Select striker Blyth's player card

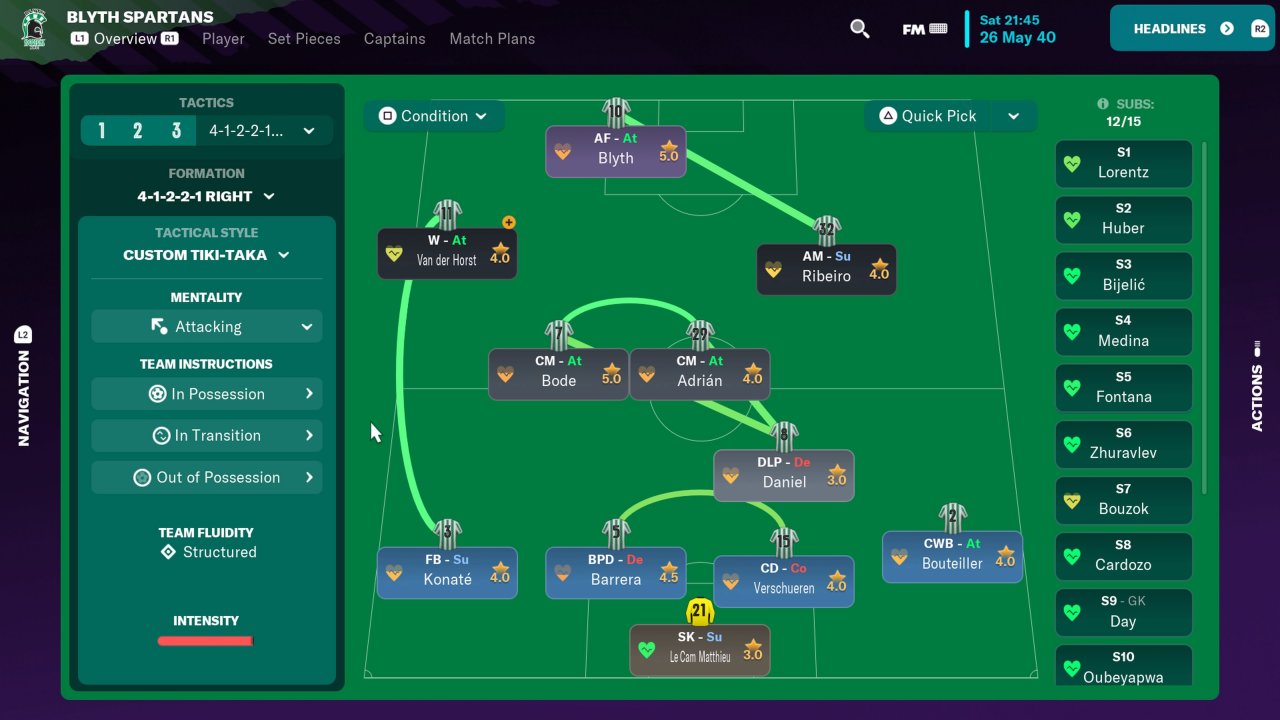coord(616,151)
